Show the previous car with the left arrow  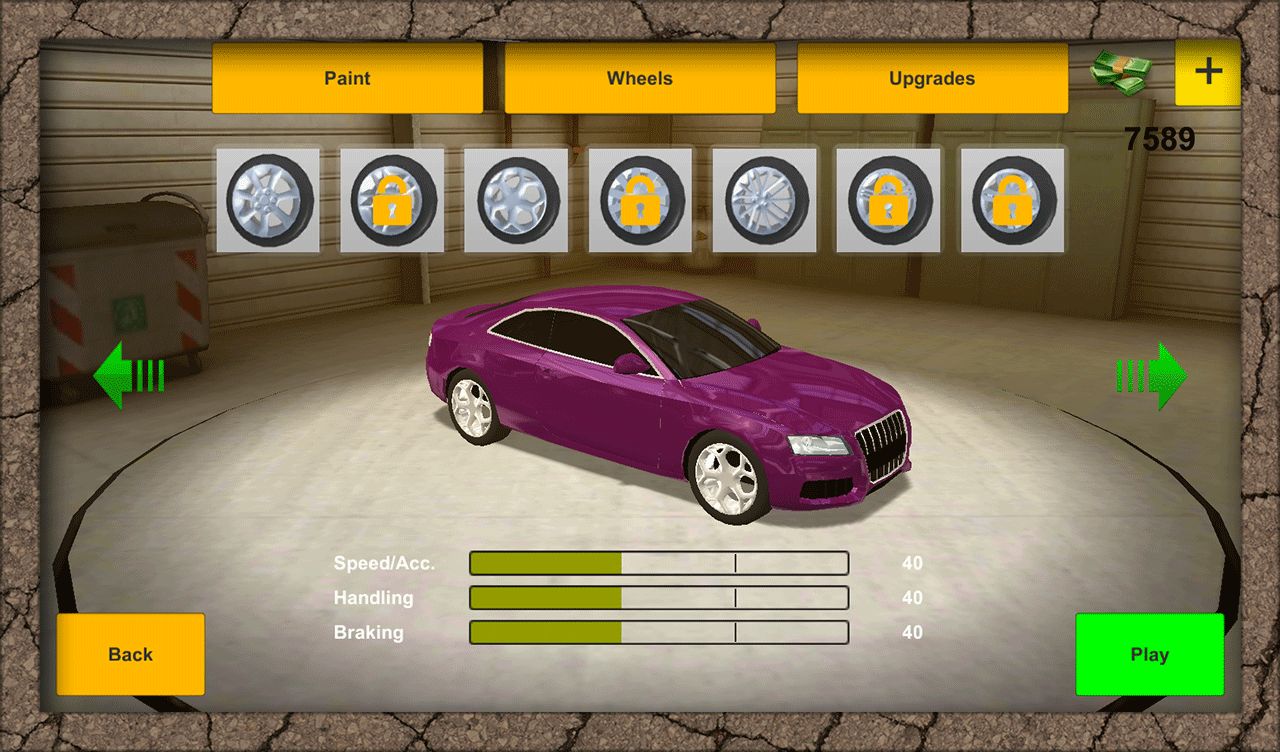click(128, 375)
